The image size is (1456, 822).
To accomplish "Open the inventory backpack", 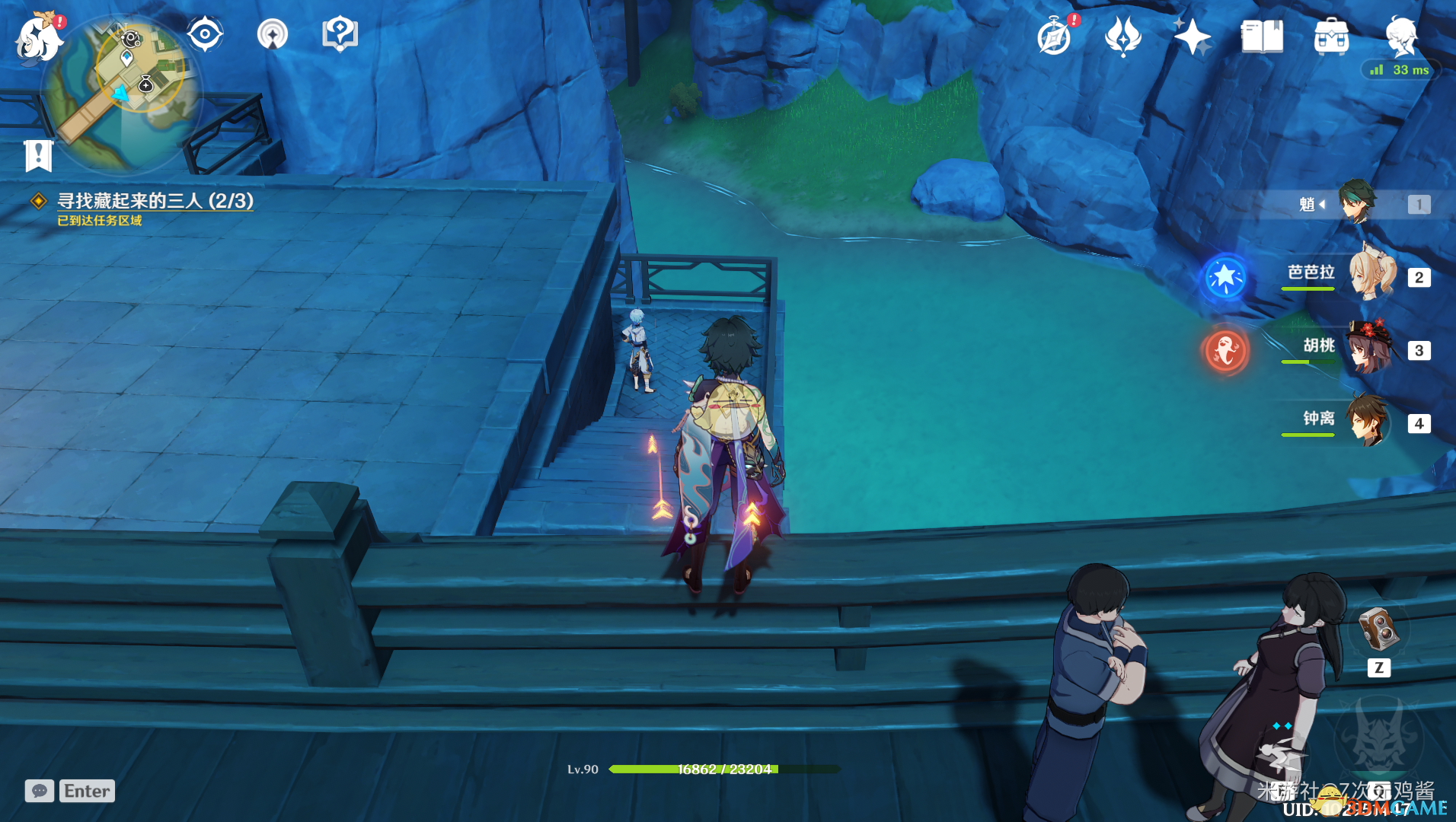I will (x=1331, y=37).
